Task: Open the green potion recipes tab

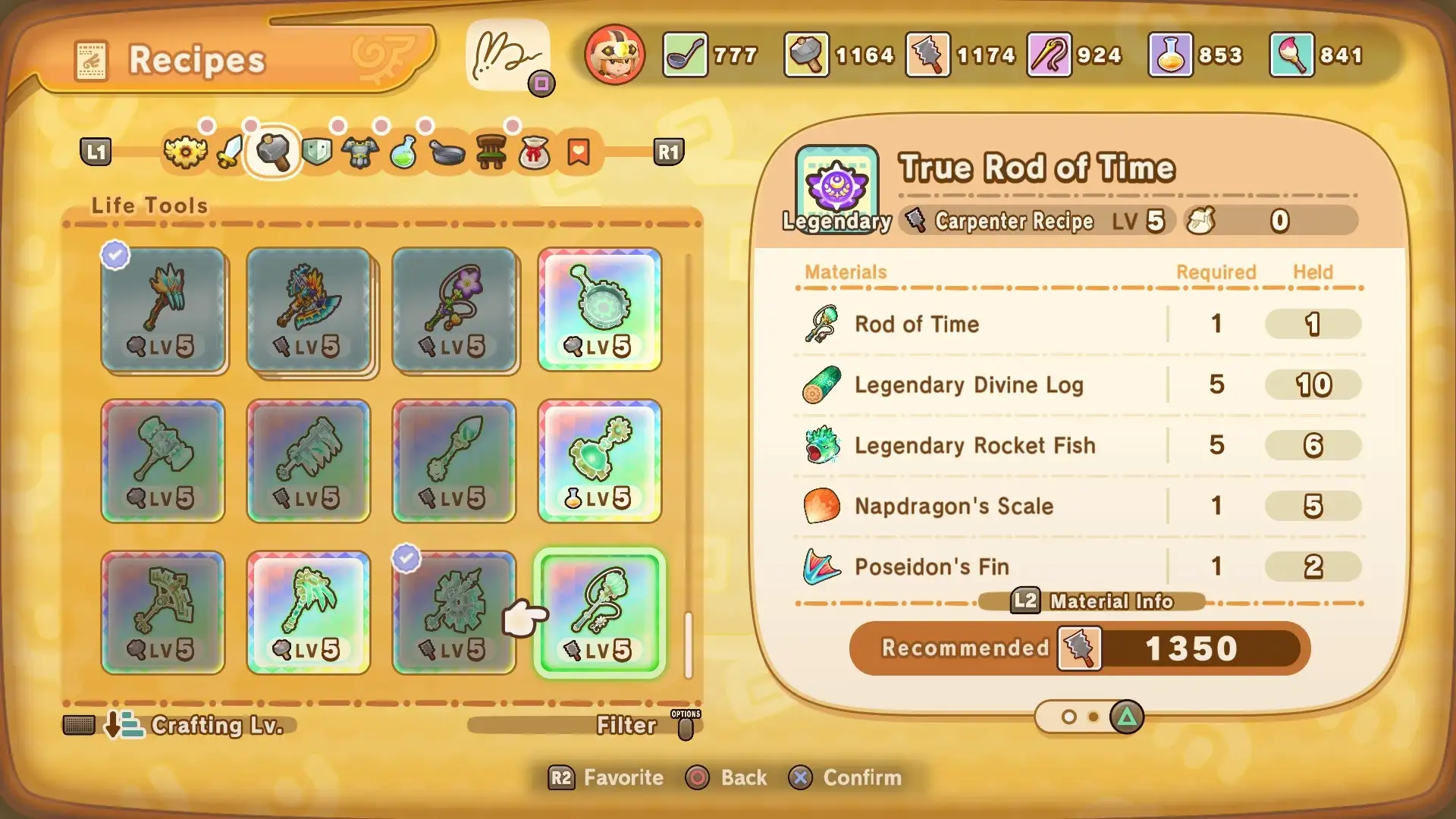Action: pyautogui.click(x=403, y=152)
